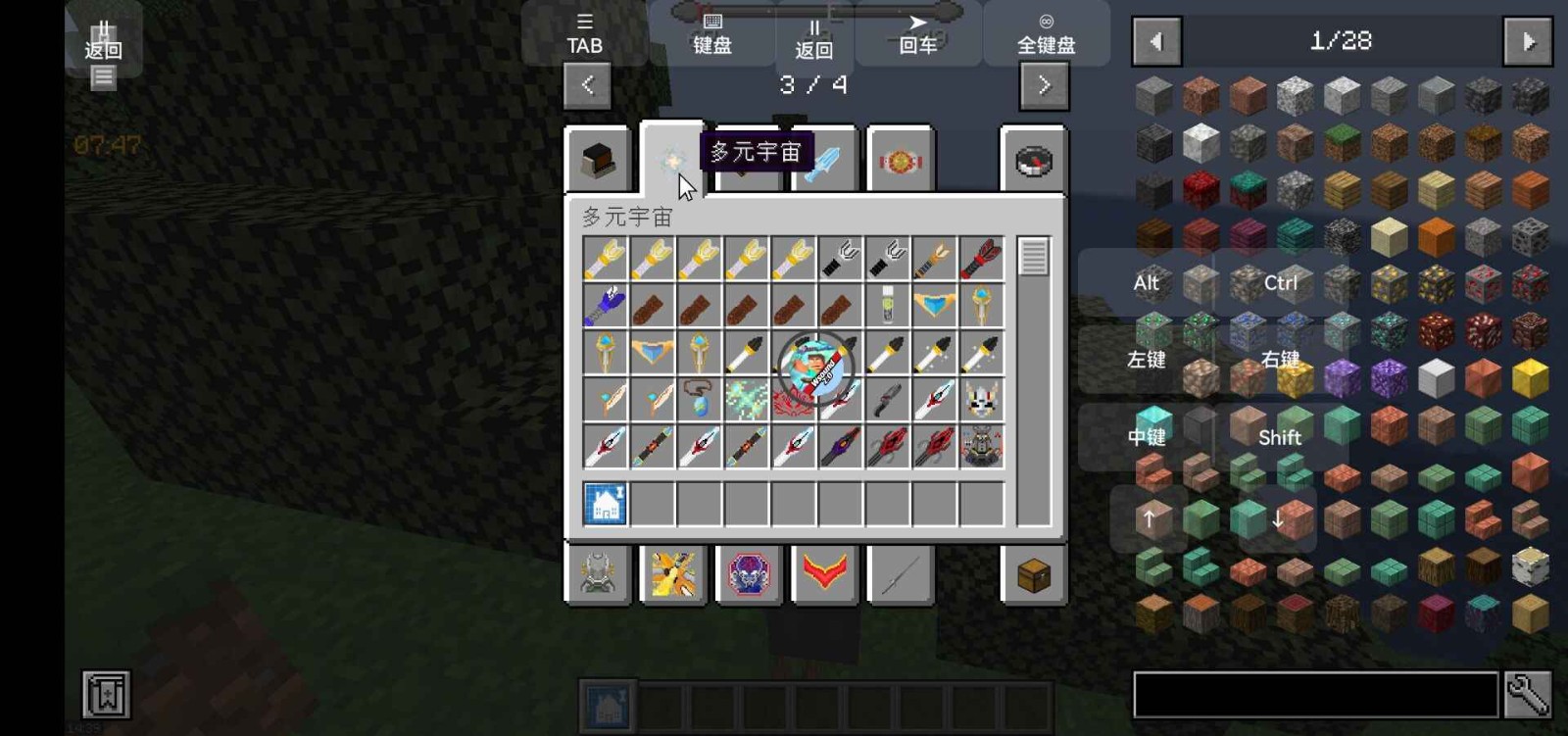1568x736 pixels.
Task: Tap the TAB overlay key
Action: pos(585,34)
